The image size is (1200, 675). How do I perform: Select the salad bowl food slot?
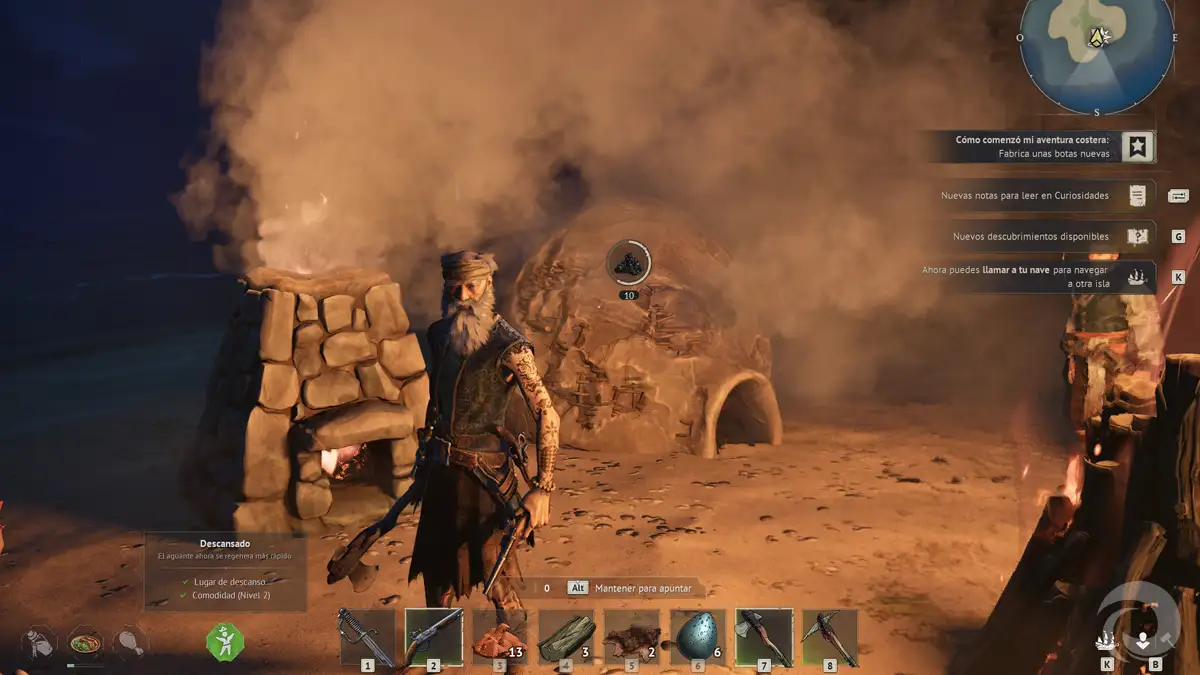tap(85, 643)
